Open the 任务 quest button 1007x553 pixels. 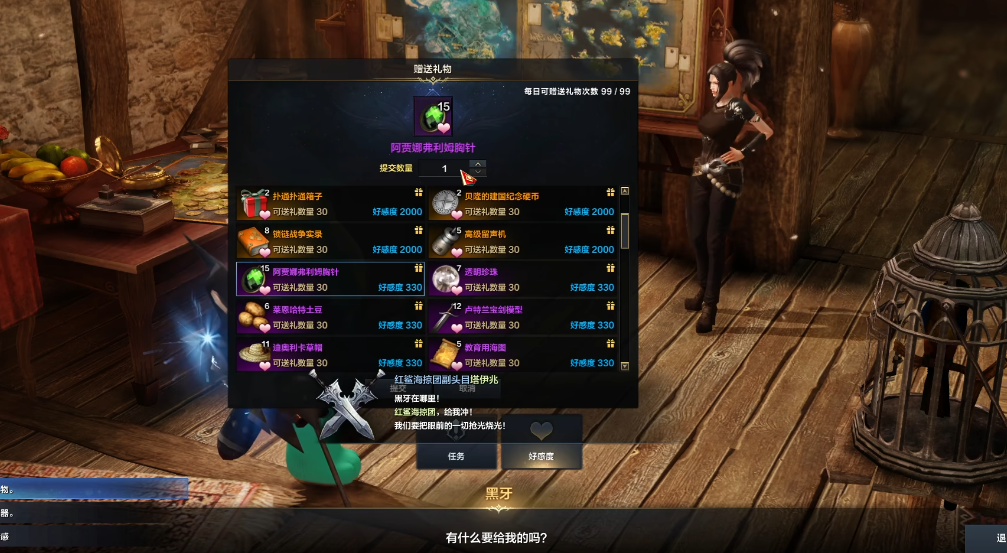tap(455, 456)
